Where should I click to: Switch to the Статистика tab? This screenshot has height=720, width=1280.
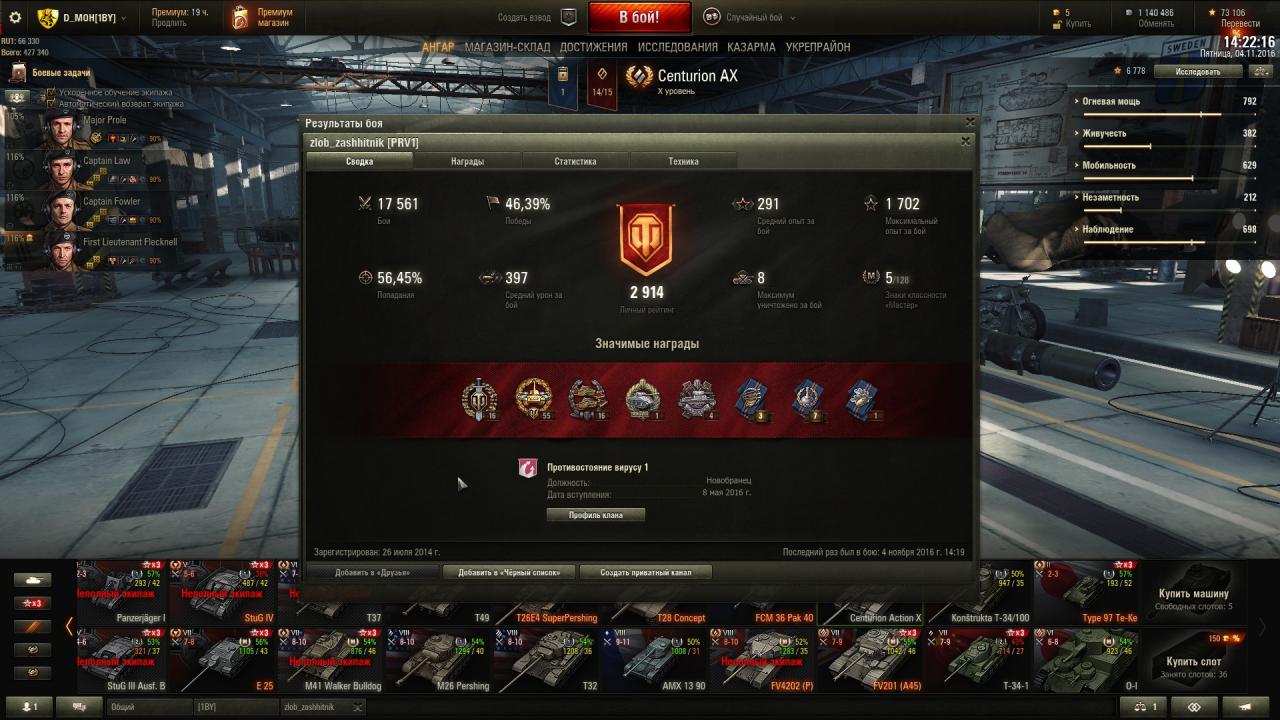[x=575, y=161]
